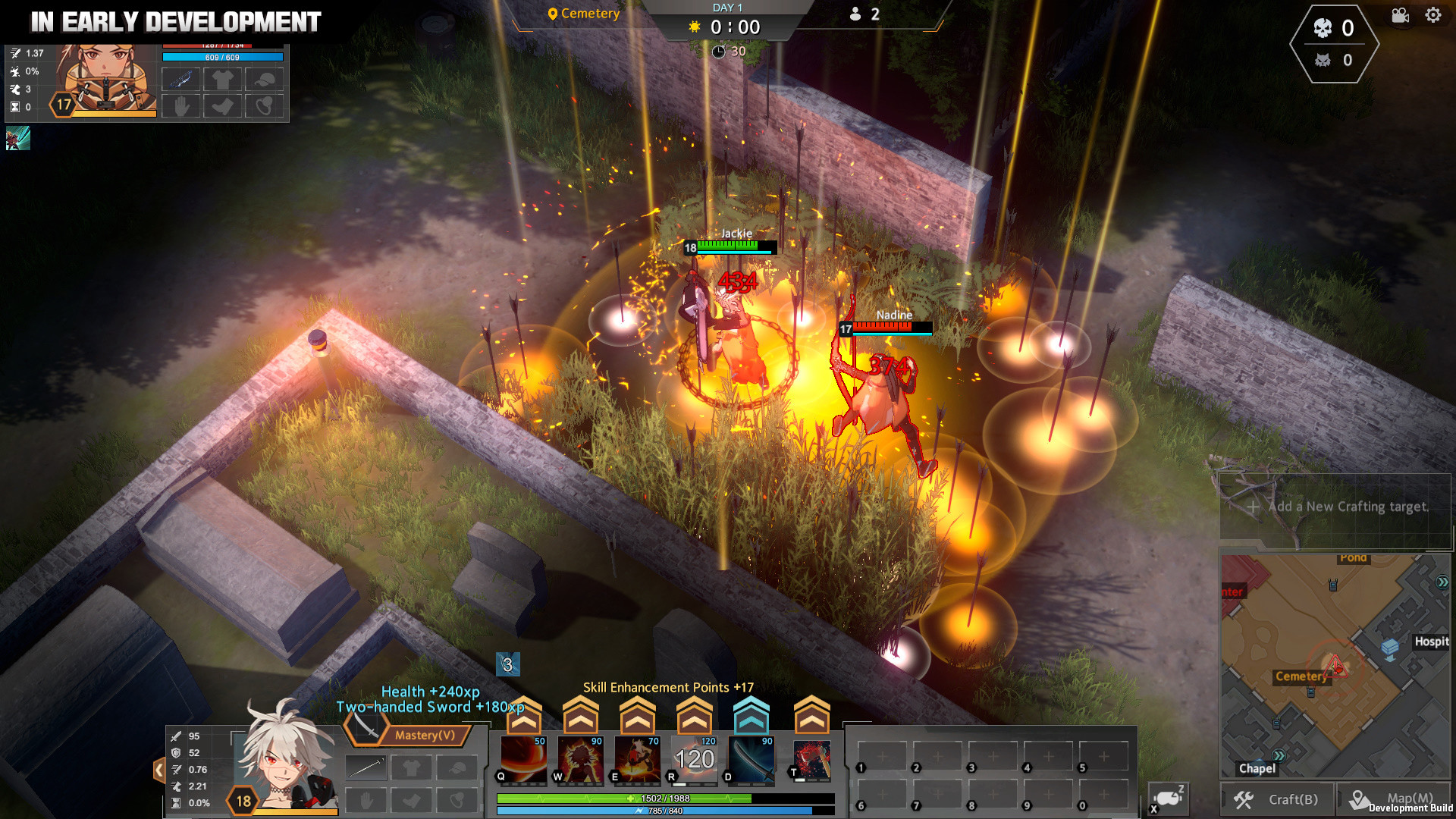Screen dimensions: 1456x819
Task: Click the minimap
Action: 1335,666
